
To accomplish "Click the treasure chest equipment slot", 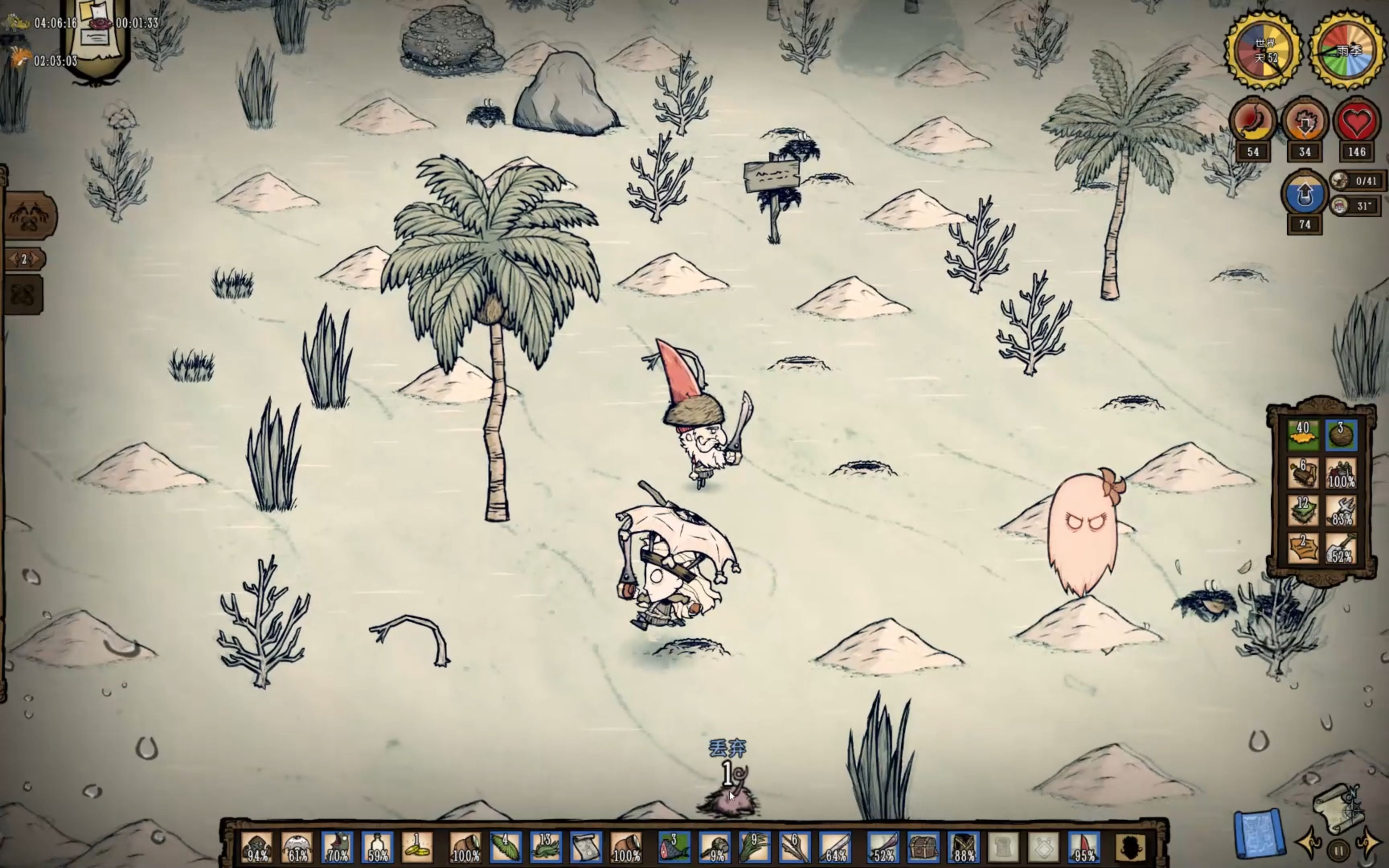I will click(x=923, y=848).
